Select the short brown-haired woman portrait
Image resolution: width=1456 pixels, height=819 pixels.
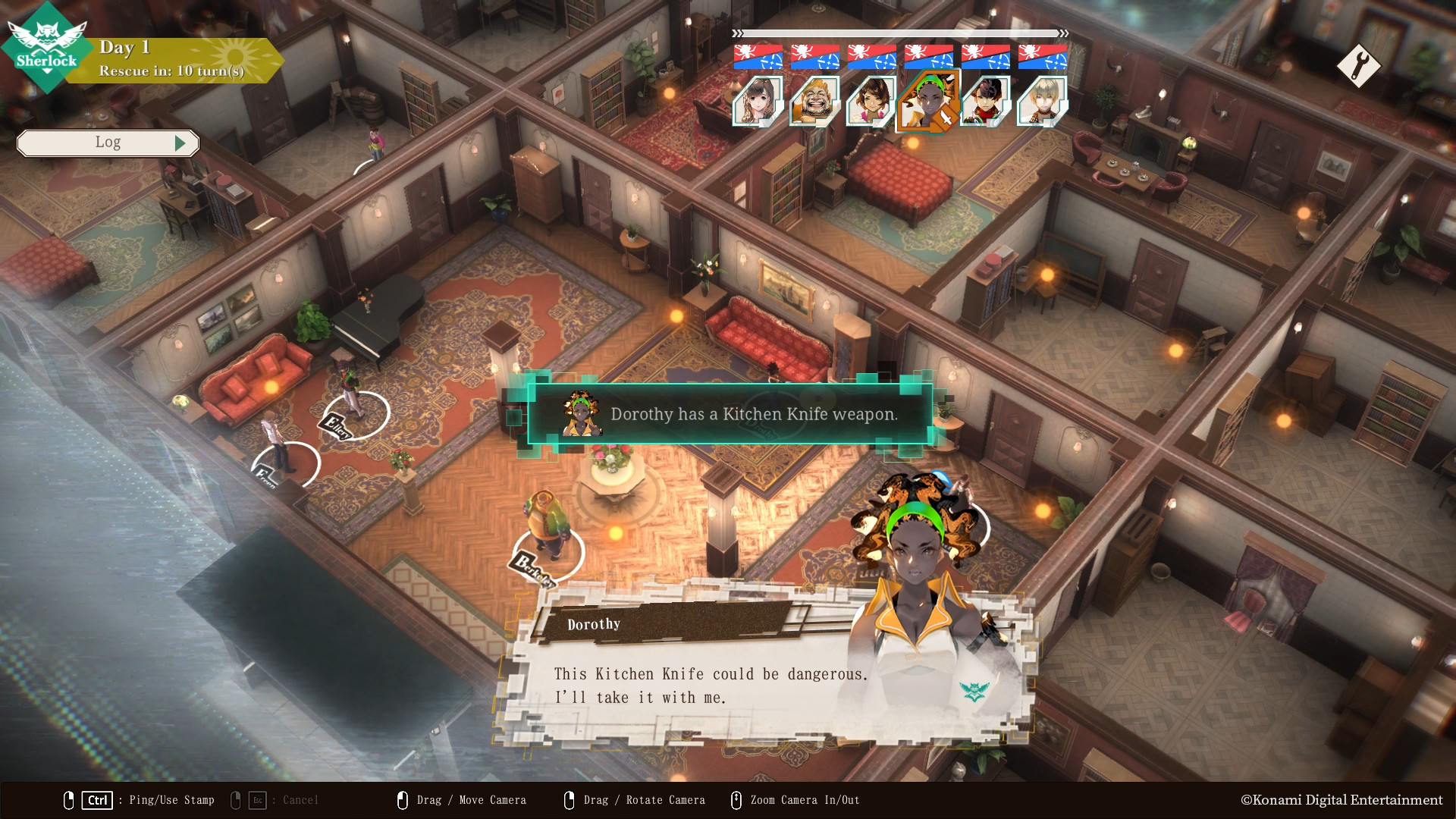point(871,101)
